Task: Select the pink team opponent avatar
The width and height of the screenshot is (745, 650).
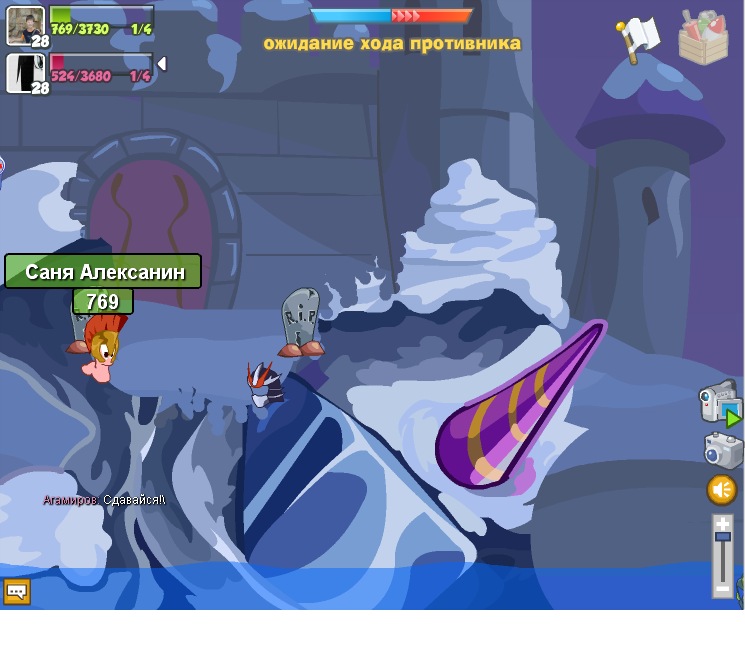Action: (x=25, y=73)
